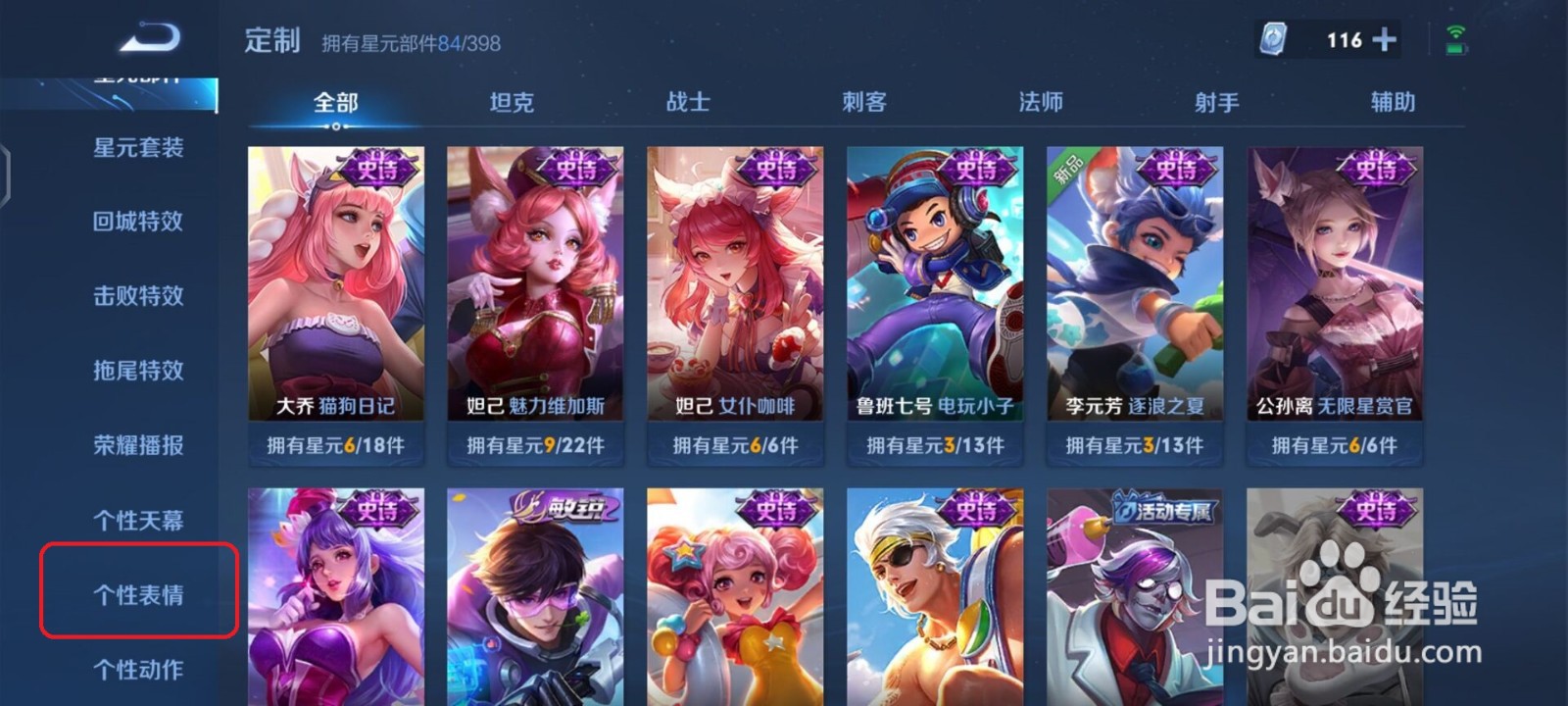Open 星元套装 in the sidebar
This screenshot has width=1568, height=706.
coord(137,147)
